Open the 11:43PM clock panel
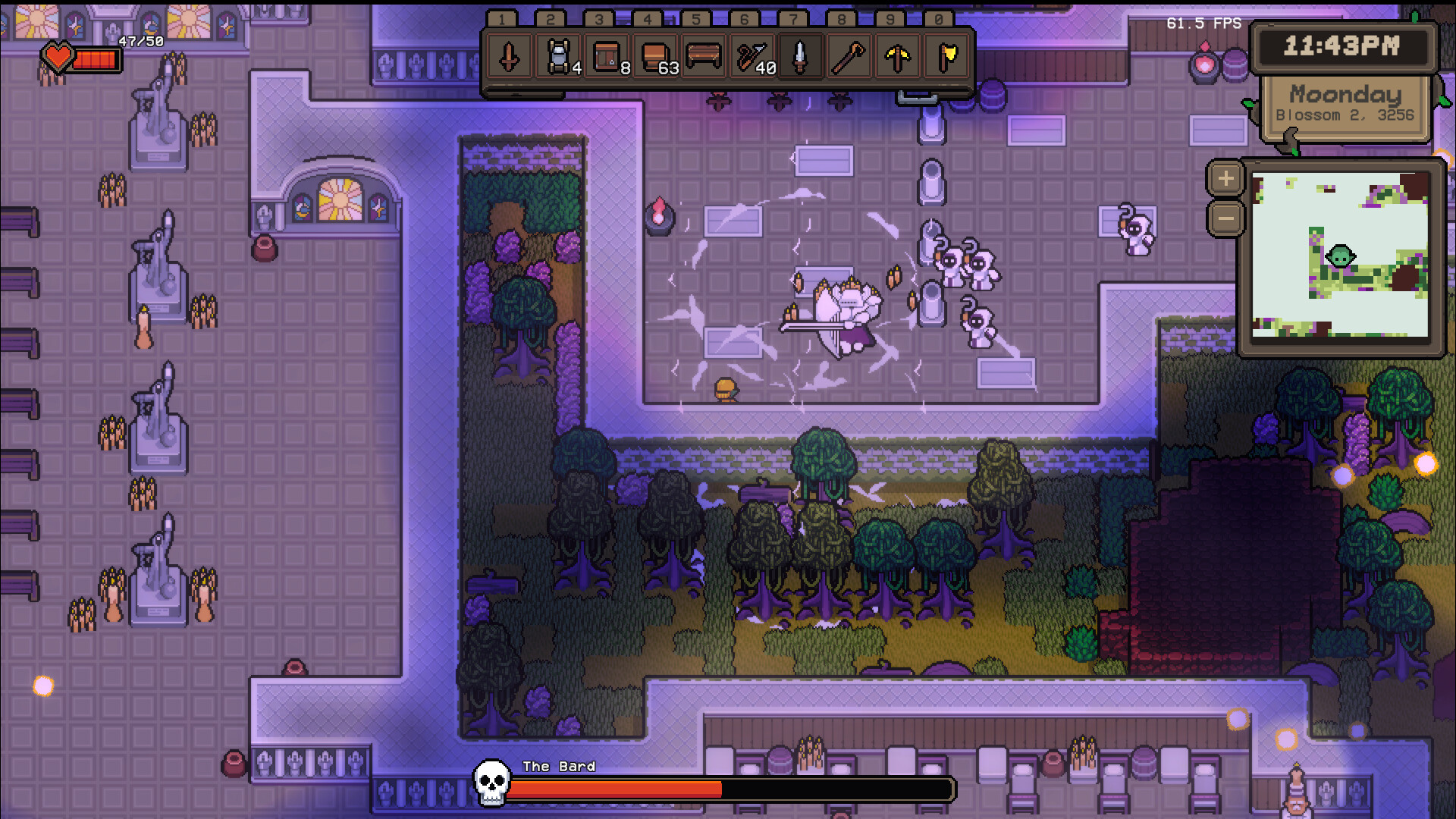 click(x=1343, y=47)
